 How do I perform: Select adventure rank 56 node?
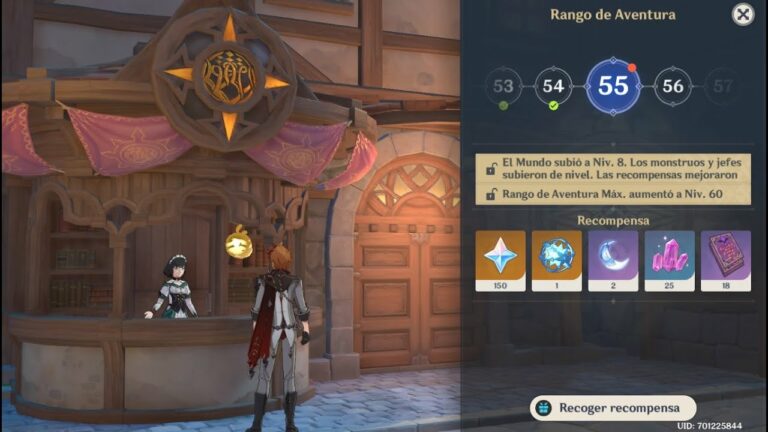tap(673, 86)
